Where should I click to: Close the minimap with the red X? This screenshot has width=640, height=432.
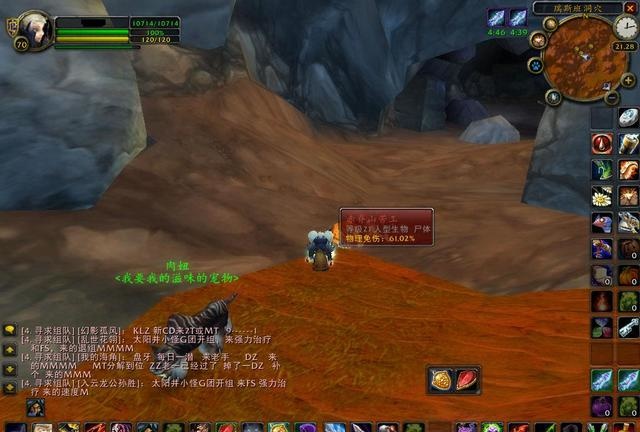tap(629, 7)
